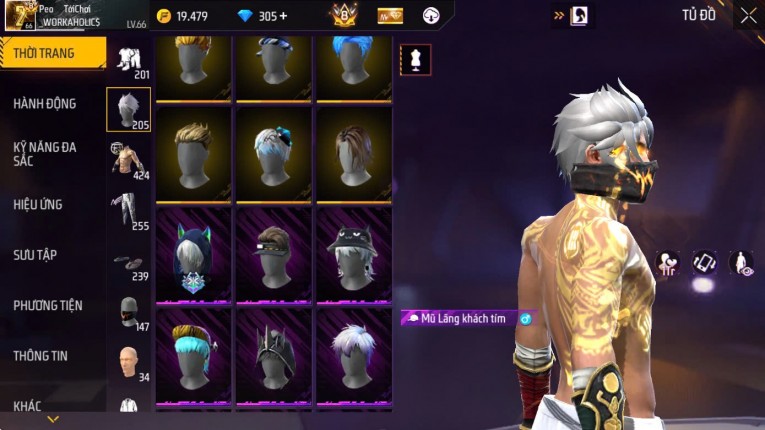This screenshot has height=430, width=765.
Task: Add diamonds with the plus button
Action: pyautogui.click(x=282, y=16)
